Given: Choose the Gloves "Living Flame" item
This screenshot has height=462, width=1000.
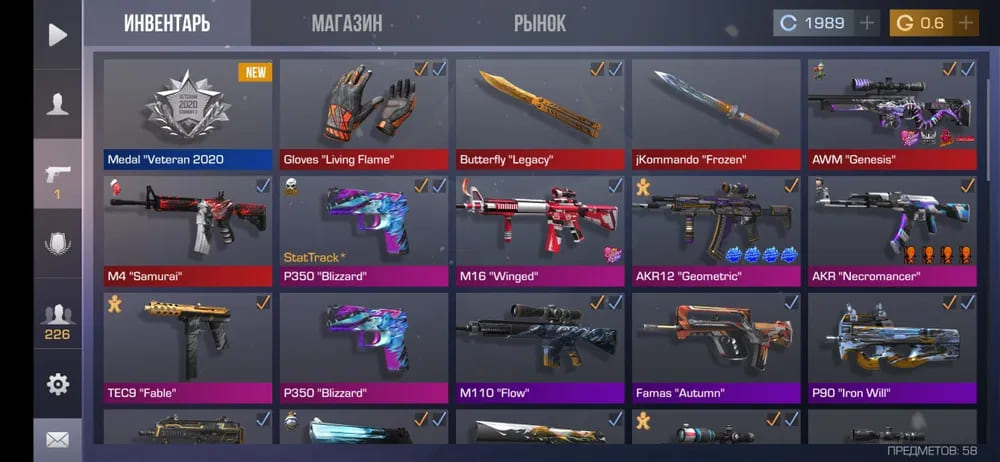Looking at the screenshot, I should click(x=364, y=113).
